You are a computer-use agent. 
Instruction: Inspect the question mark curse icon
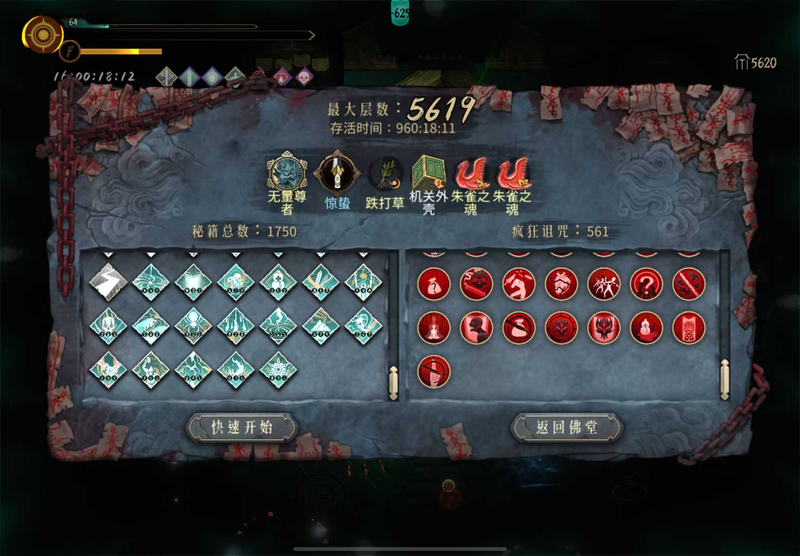point(646,284)
